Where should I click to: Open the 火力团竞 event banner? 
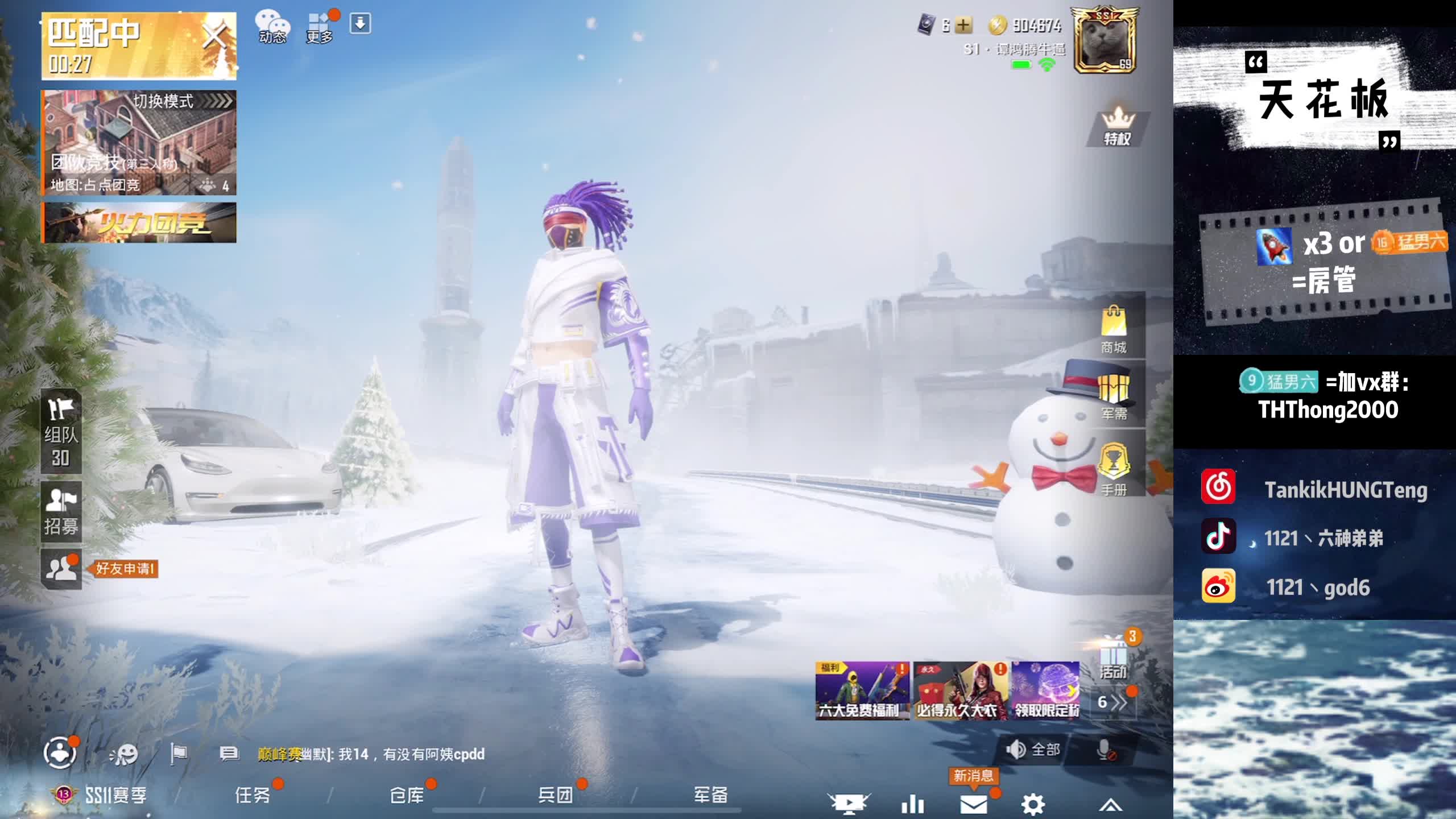pyautogui.click(x=139, y=223)
